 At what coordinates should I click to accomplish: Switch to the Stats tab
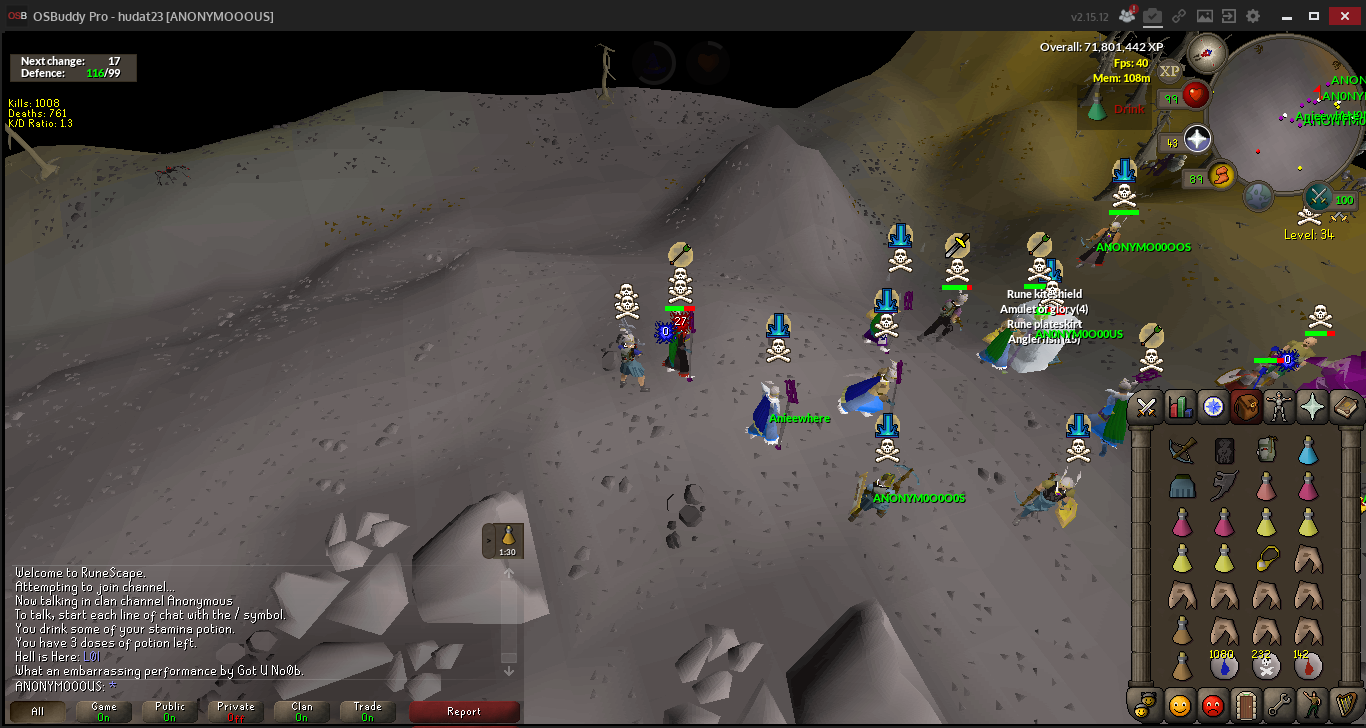click(1180, 407)
